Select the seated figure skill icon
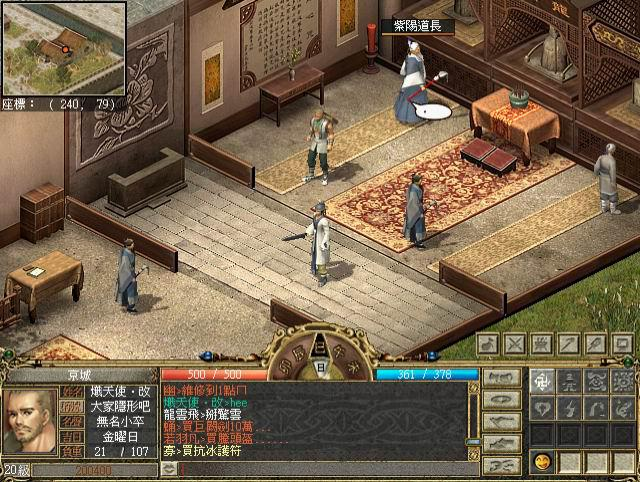640x482 pixels. 569,380
